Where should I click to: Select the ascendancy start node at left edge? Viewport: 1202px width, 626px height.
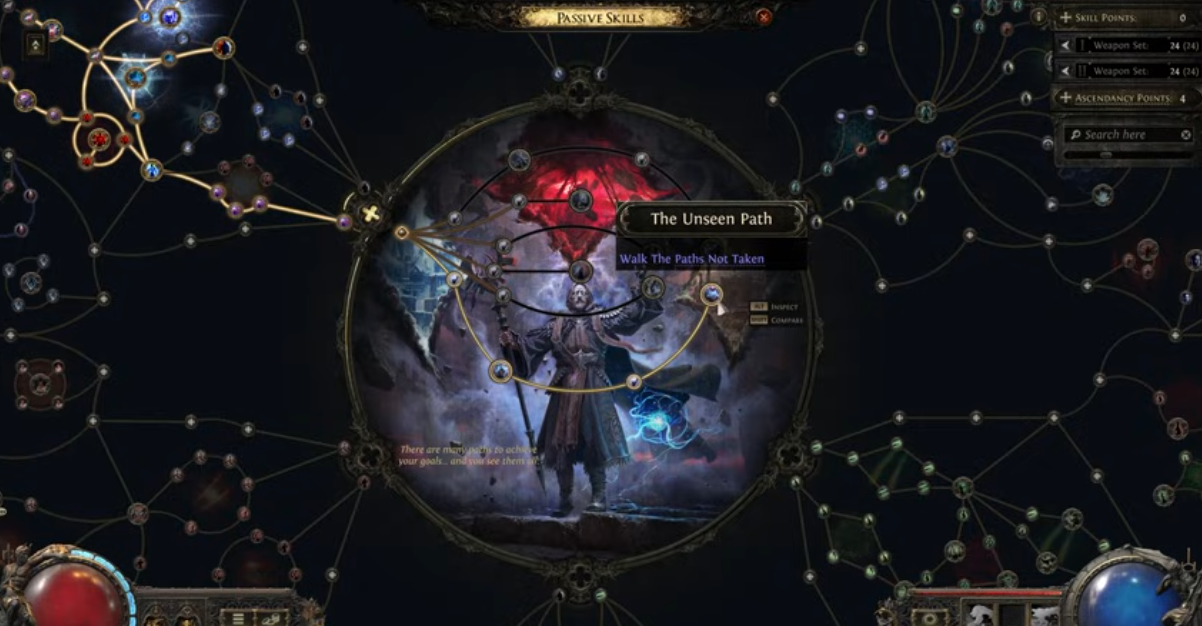402,233
